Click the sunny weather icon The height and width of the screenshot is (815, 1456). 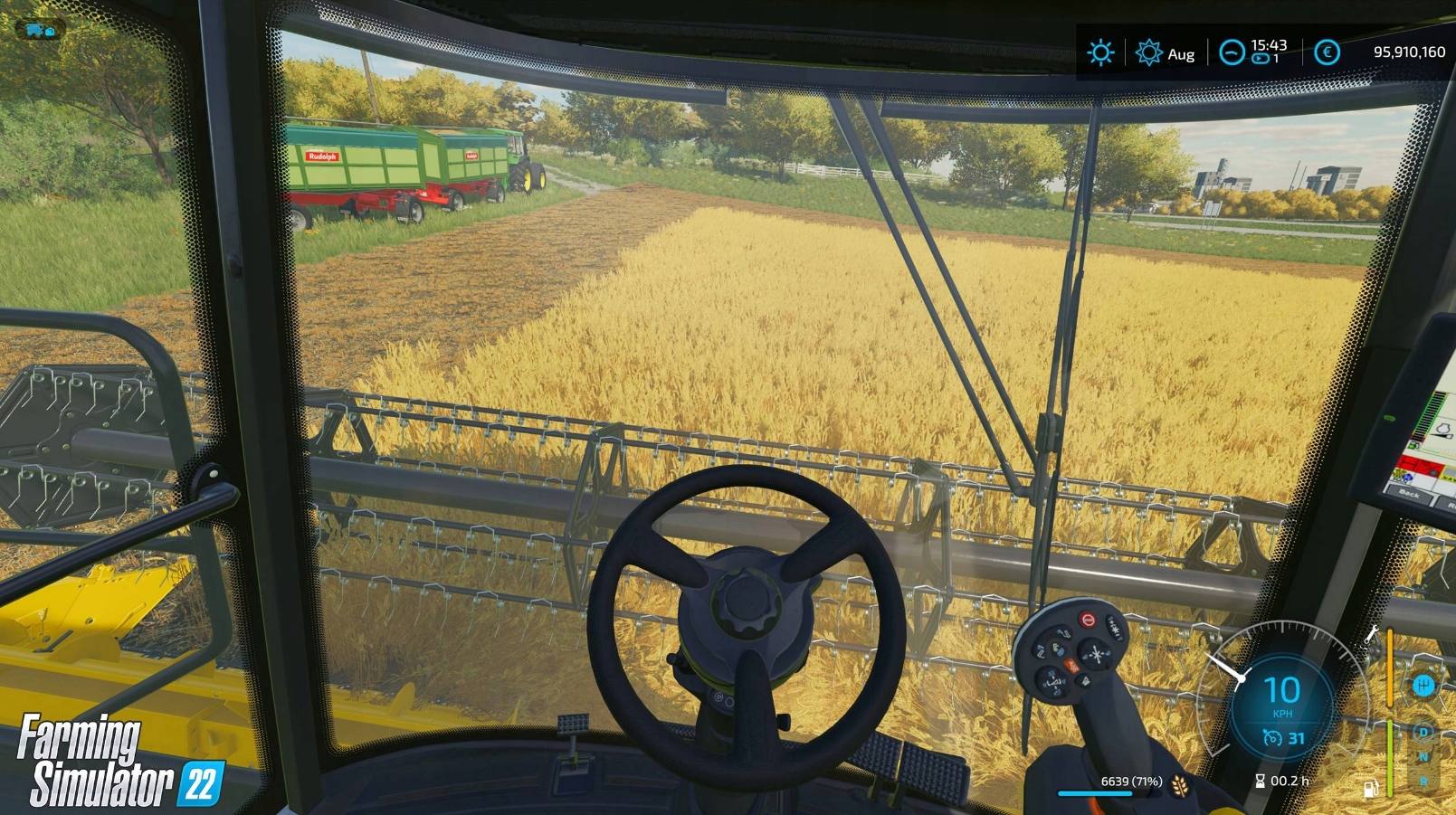coord(1100,52)
